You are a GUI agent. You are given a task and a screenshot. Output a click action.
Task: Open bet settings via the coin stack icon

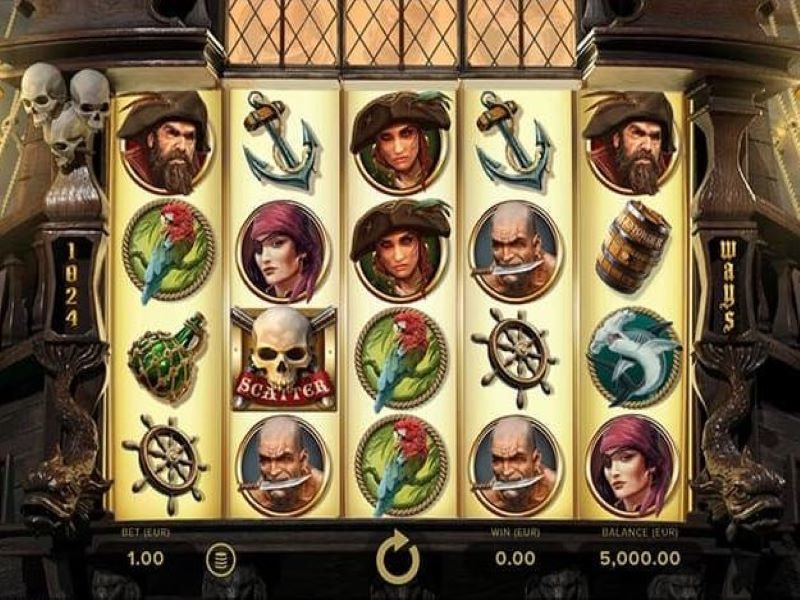click(x=217, y=558)
